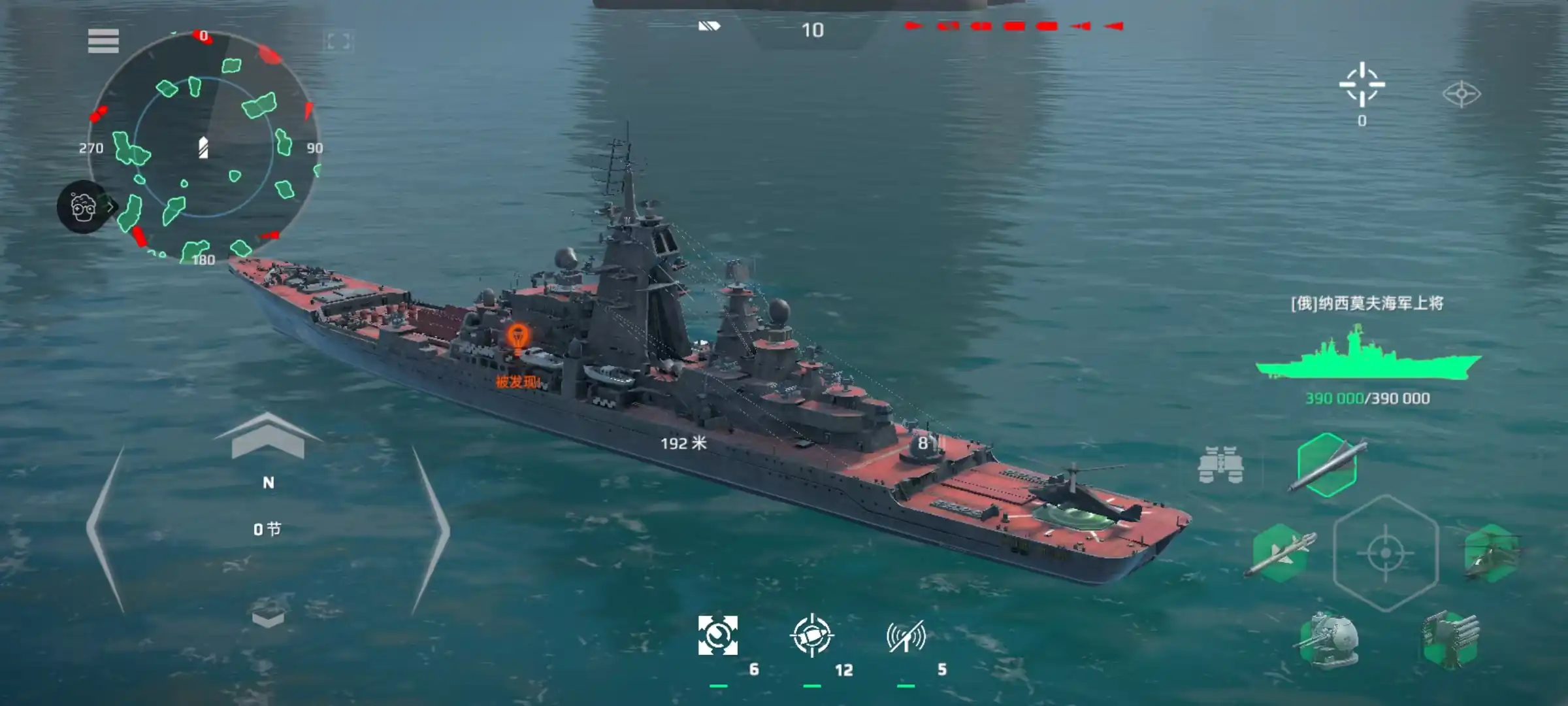The width and height of the screenshot is (1568, 706).
Task: Open the hamburger menu
Action: [103, 41]
